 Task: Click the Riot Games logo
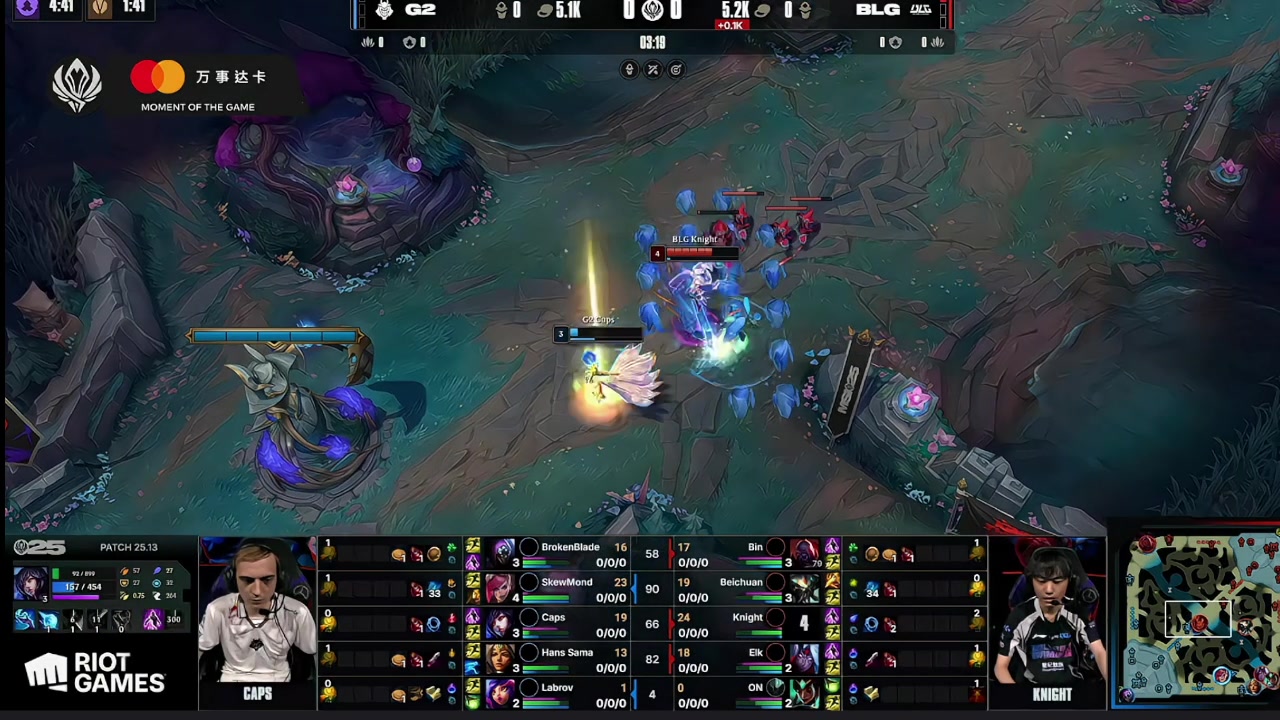coord(95,674)
